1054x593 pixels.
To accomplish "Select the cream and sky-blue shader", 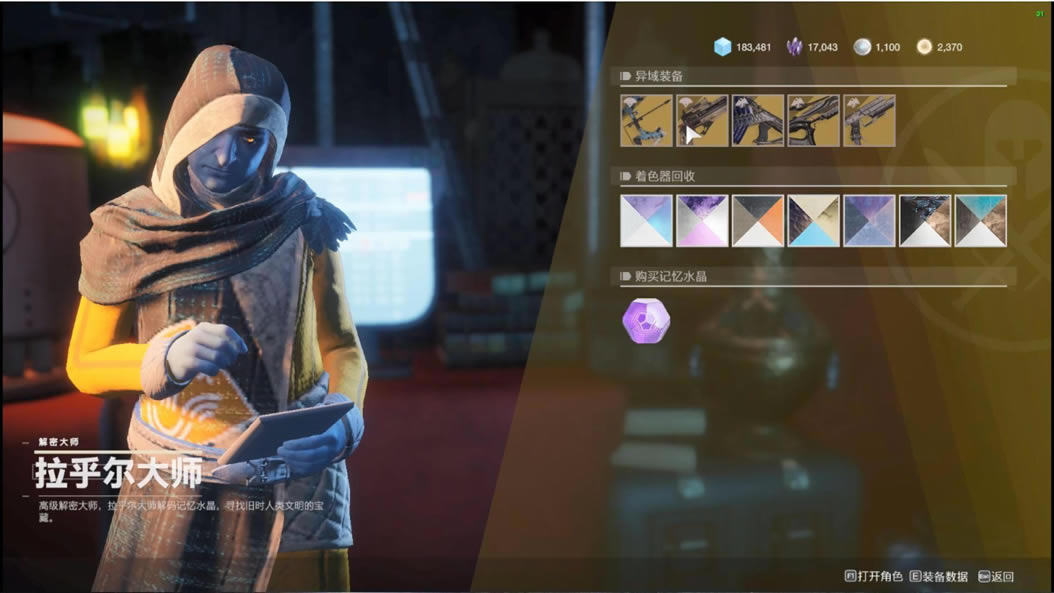I will click(813, 220).
